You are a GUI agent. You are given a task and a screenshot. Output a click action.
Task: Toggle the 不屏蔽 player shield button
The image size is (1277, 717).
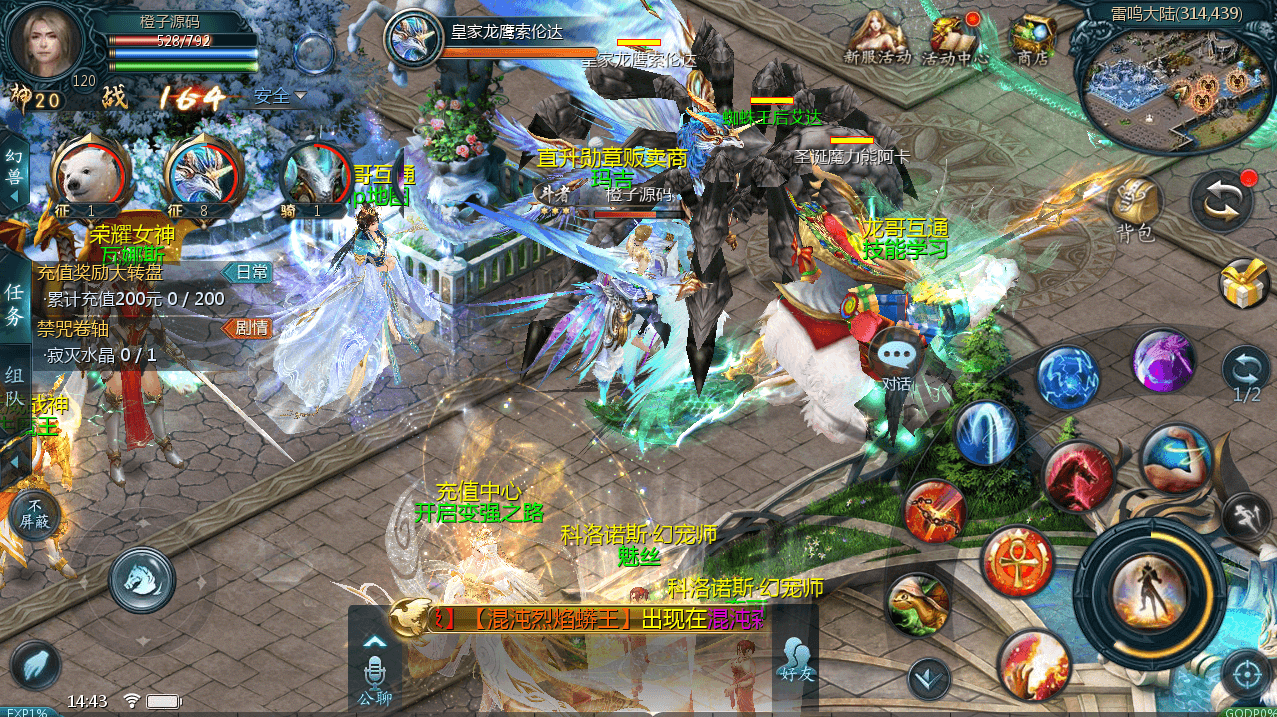(x=35, y=514)
